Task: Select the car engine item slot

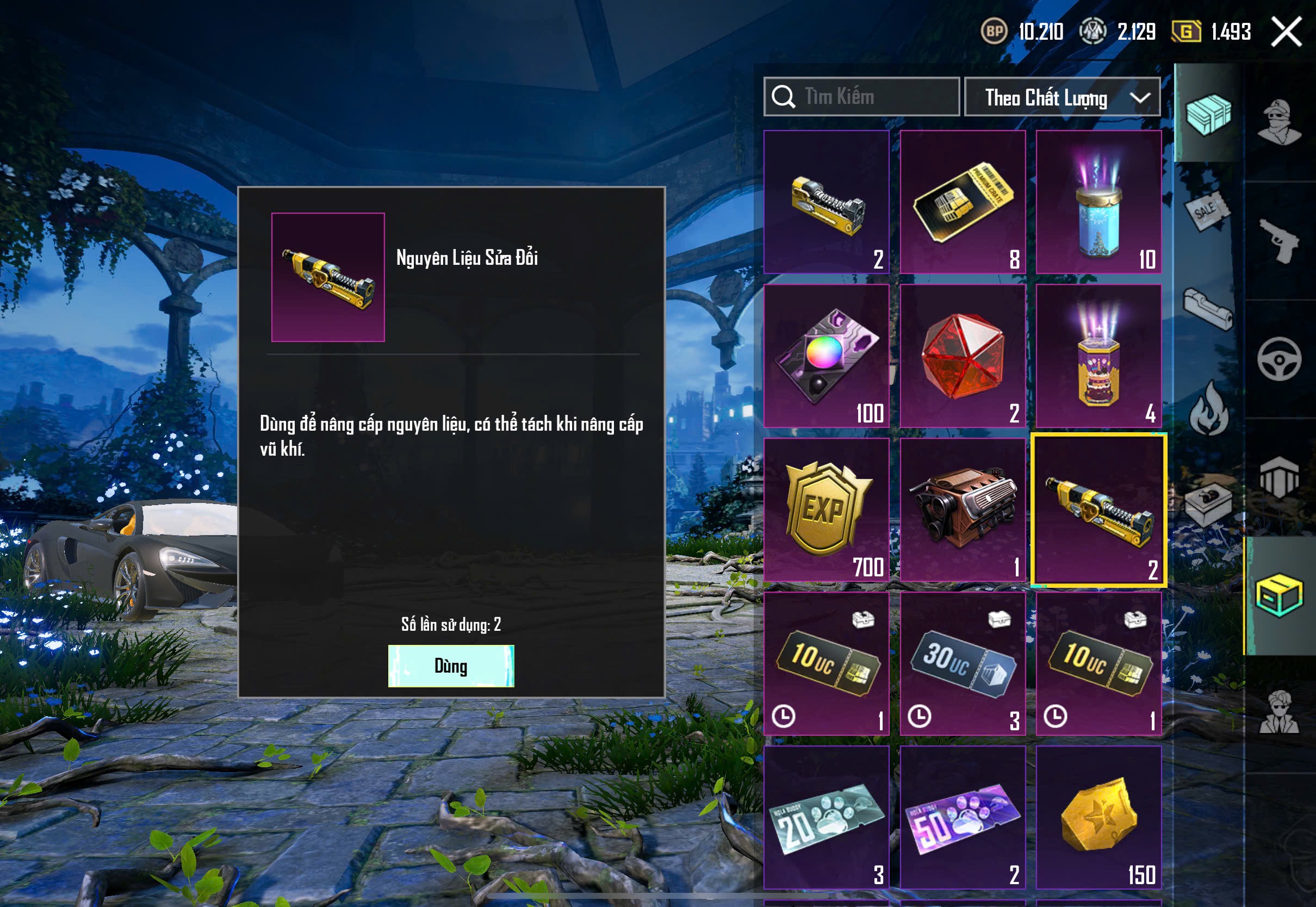Action: 963,510
